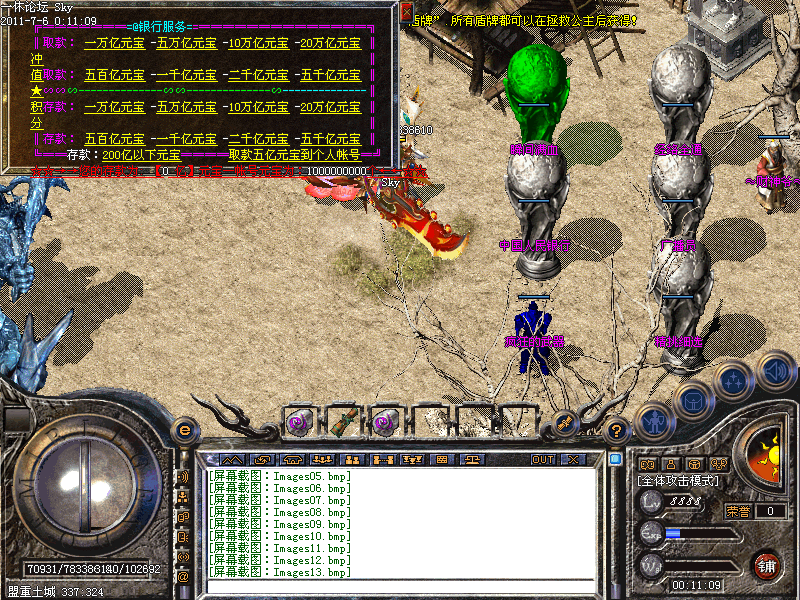Choose 五百亿元宝 in the 值取款 row
800x600 pixels.
coord(115,75)
